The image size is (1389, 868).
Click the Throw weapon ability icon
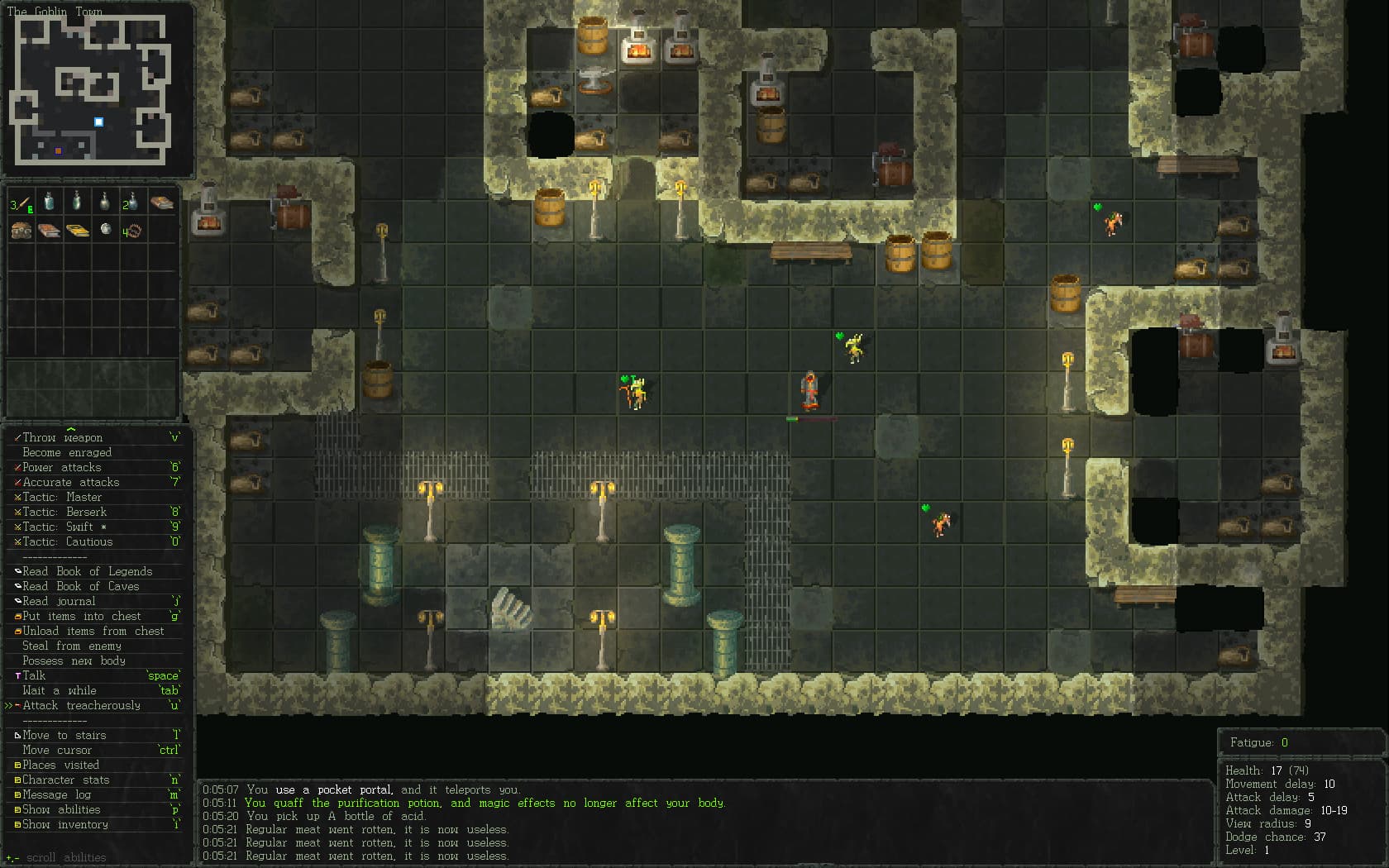(x=17, y=437)
